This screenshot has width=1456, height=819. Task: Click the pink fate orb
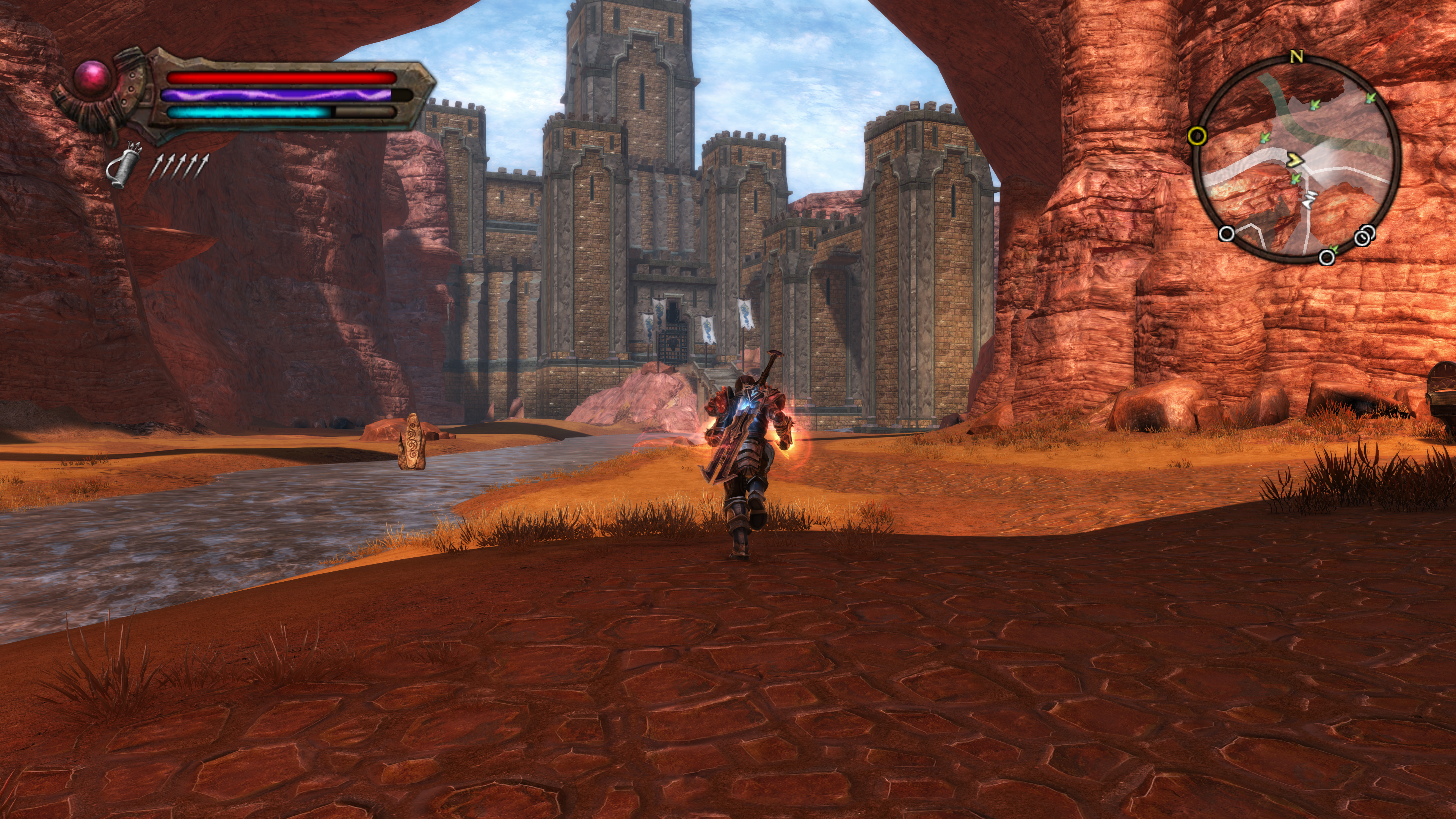[x=93, y=78]
